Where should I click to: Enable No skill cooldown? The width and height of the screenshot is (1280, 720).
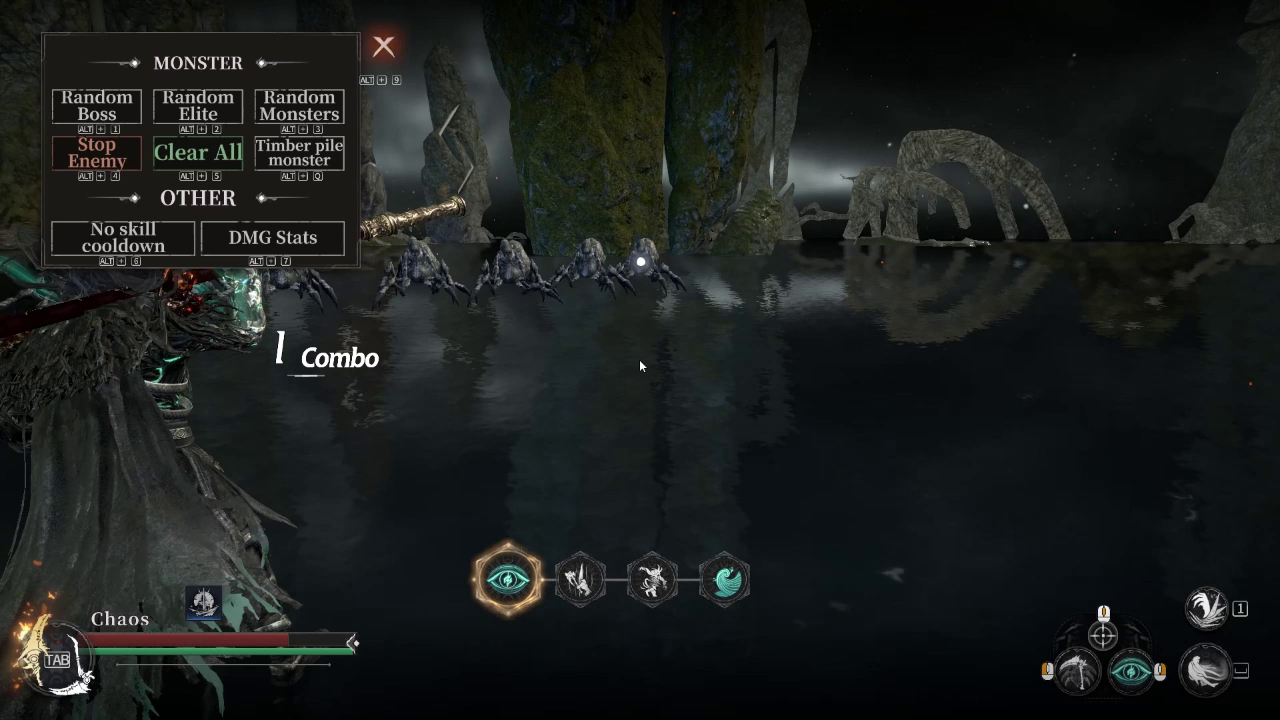[122, 238]
